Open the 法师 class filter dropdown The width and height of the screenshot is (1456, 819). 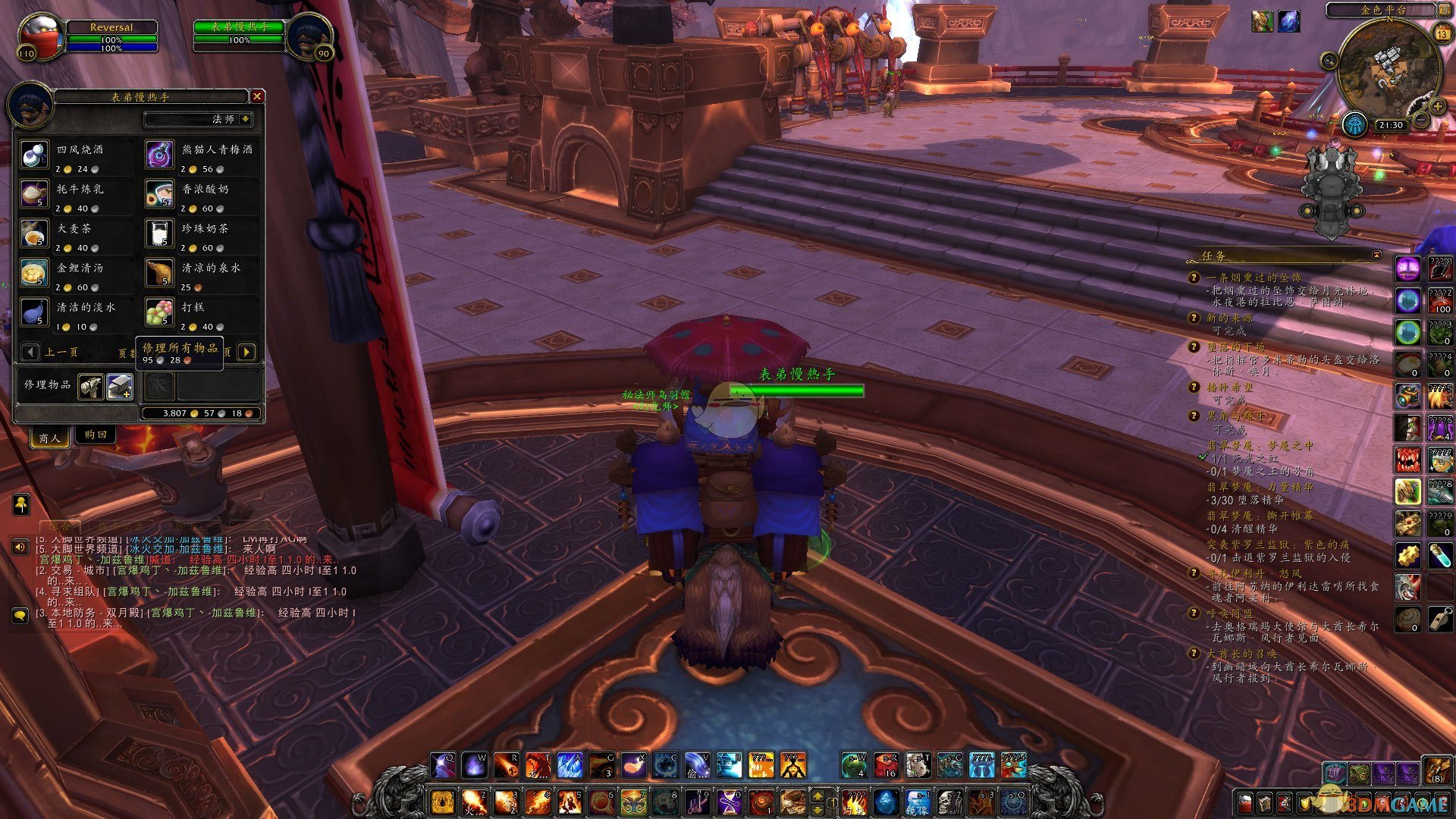pos(245,119)
